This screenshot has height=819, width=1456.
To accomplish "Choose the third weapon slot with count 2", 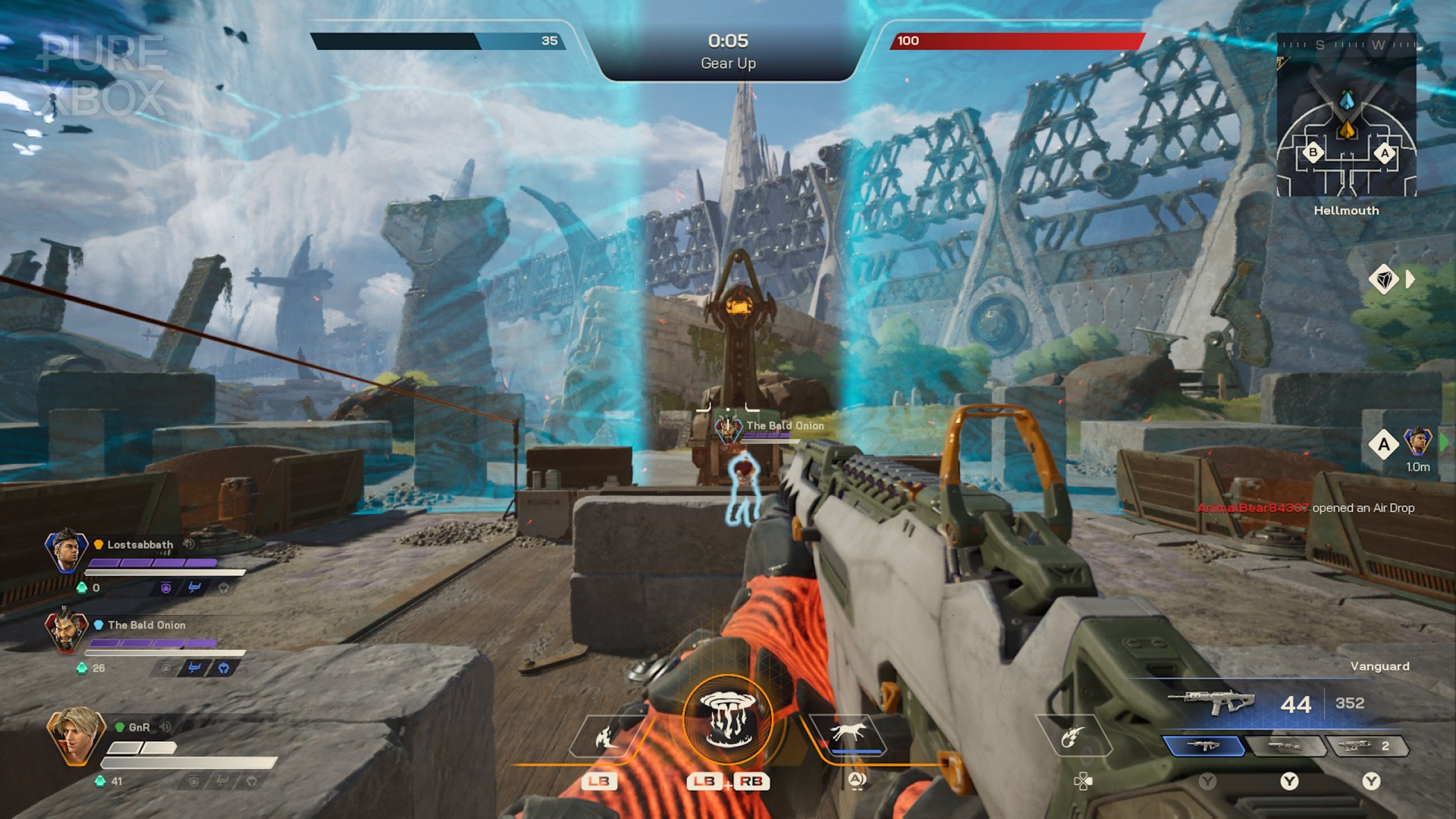I will click(1367, 746).
